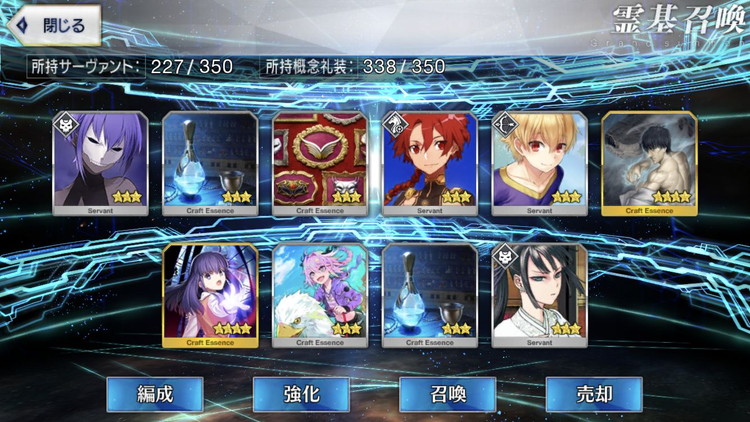Pick the red-haired Servant card
750x422 pixels.
coord(430,163)
